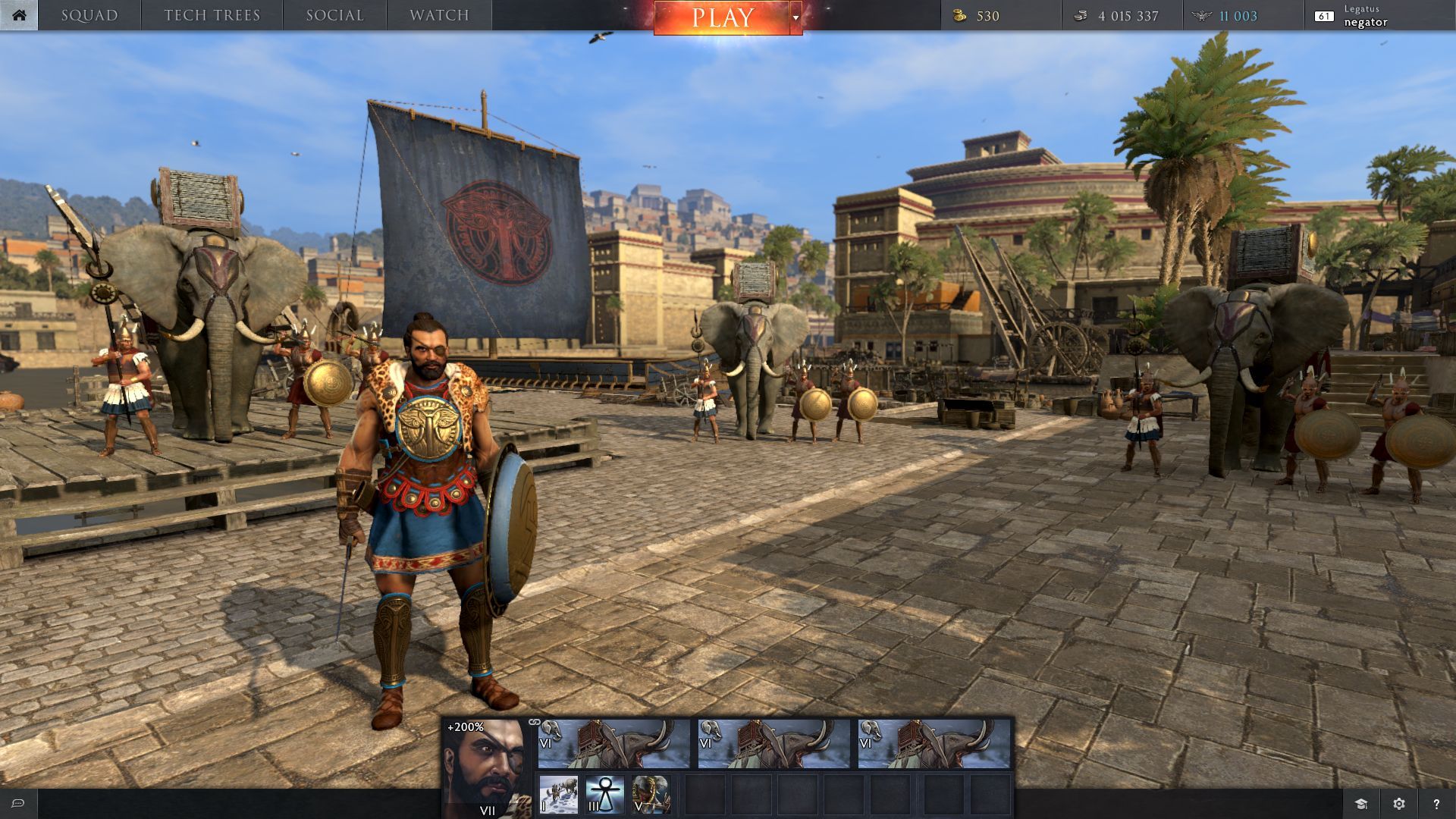Open the negator player profile

[x=1365, y=16]
